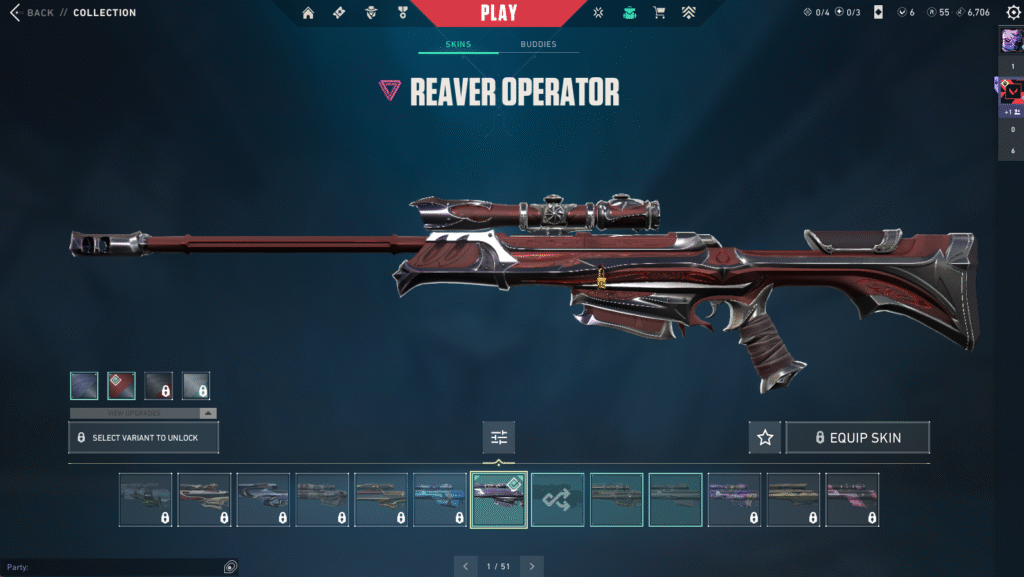The width and height of the screenshot is (1024, 577).
Task: Switch to the Buddies tab
Action: 538,45
